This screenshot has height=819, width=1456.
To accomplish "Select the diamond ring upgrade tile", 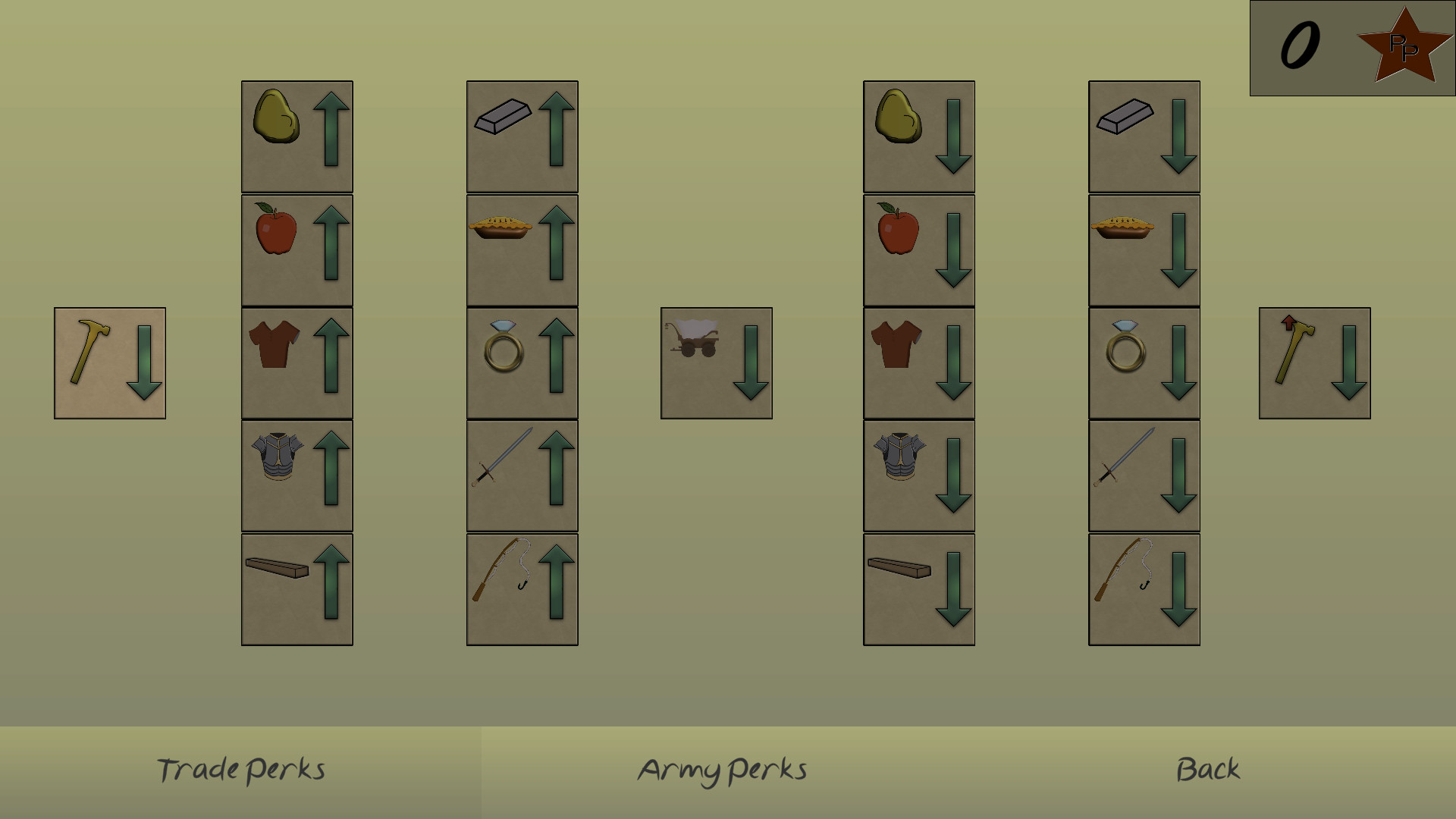I will coord(522,361).
